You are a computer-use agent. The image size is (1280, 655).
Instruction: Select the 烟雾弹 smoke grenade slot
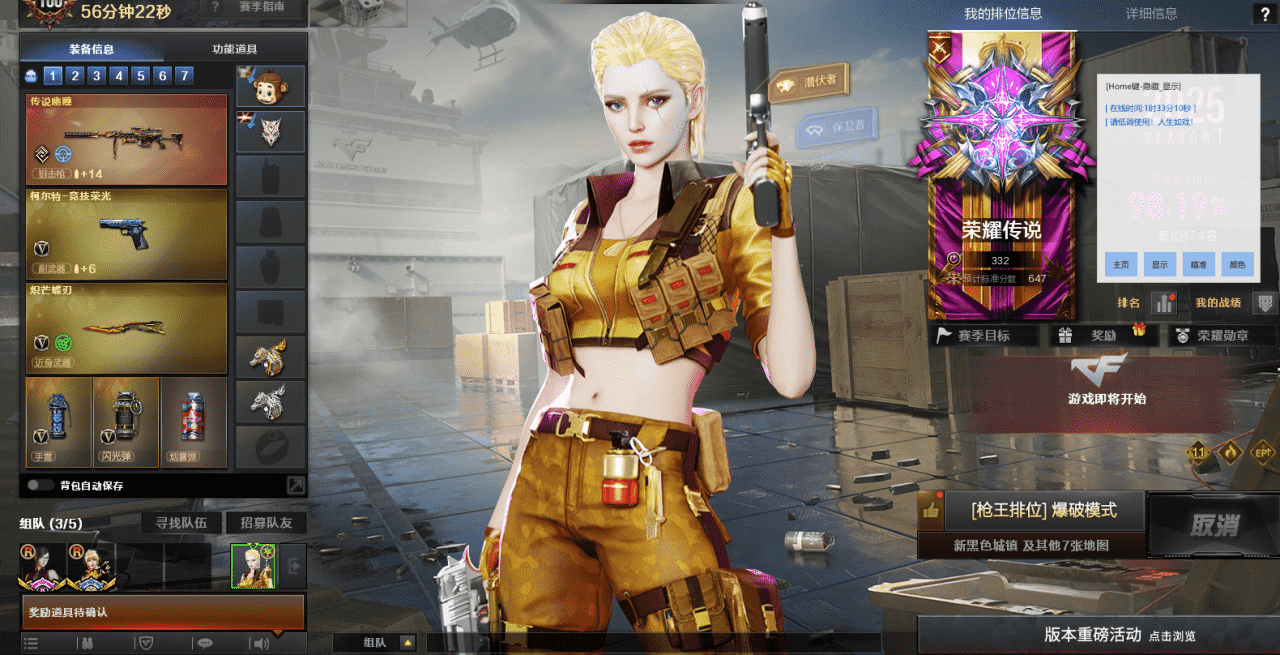pyautogui.click(x=194, y=422)
